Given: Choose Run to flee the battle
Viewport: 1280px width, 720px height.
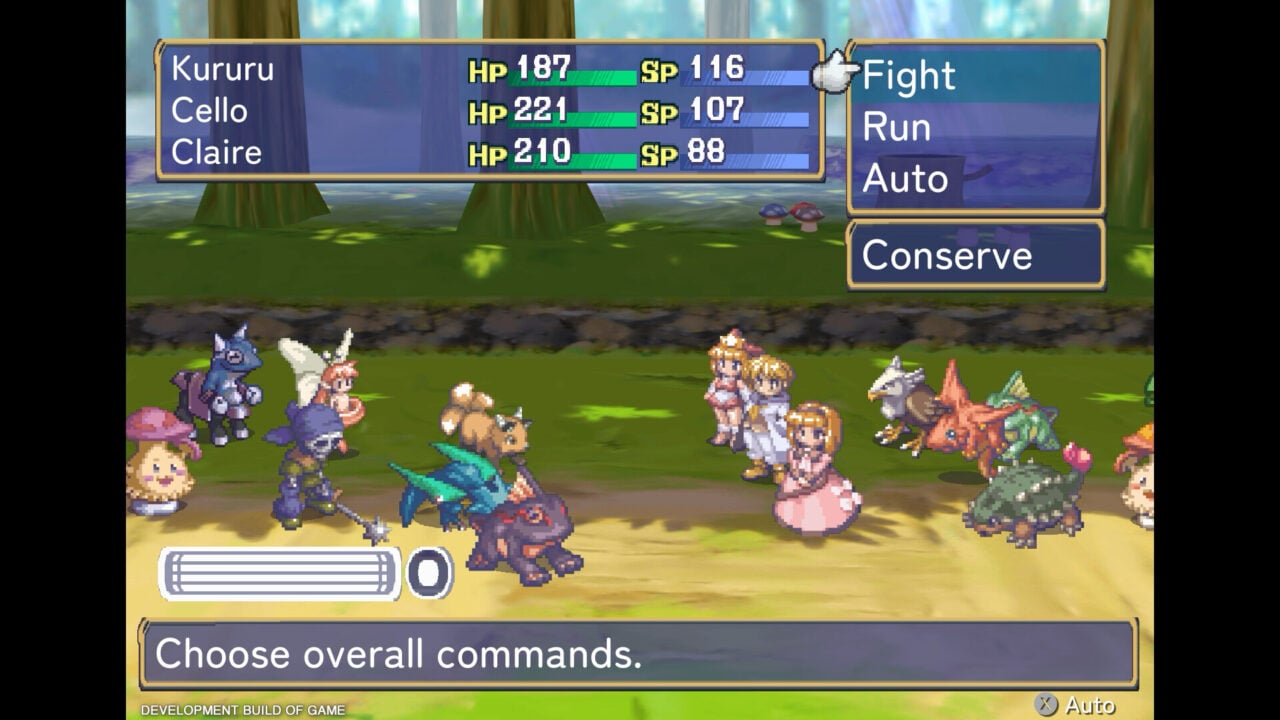Looking at the screenshot, I should click(x=896, y=128).
